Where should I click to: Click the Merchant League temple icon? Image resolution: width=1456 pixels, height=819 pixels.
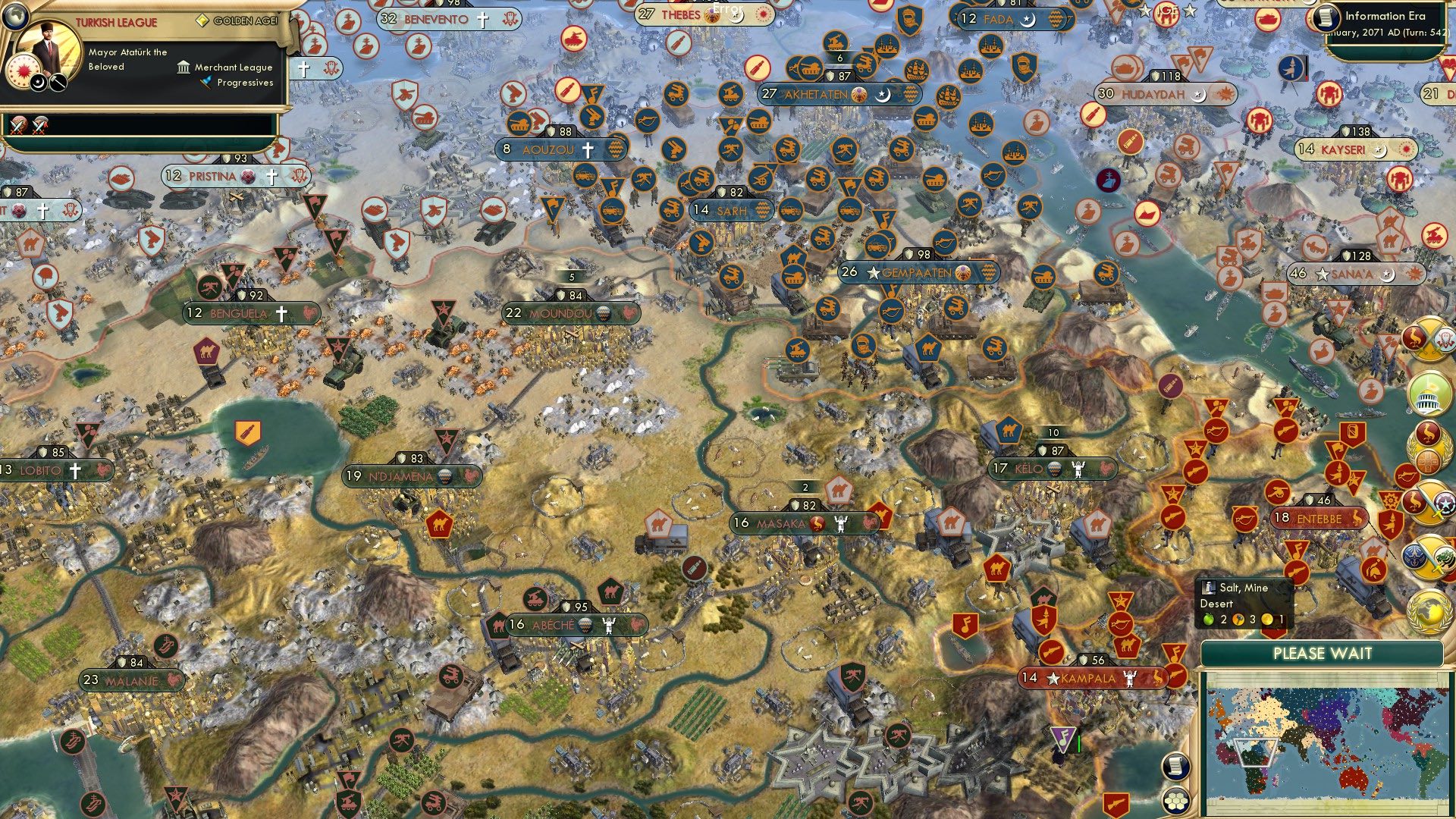pyautogui.click(x=184, y=68)
